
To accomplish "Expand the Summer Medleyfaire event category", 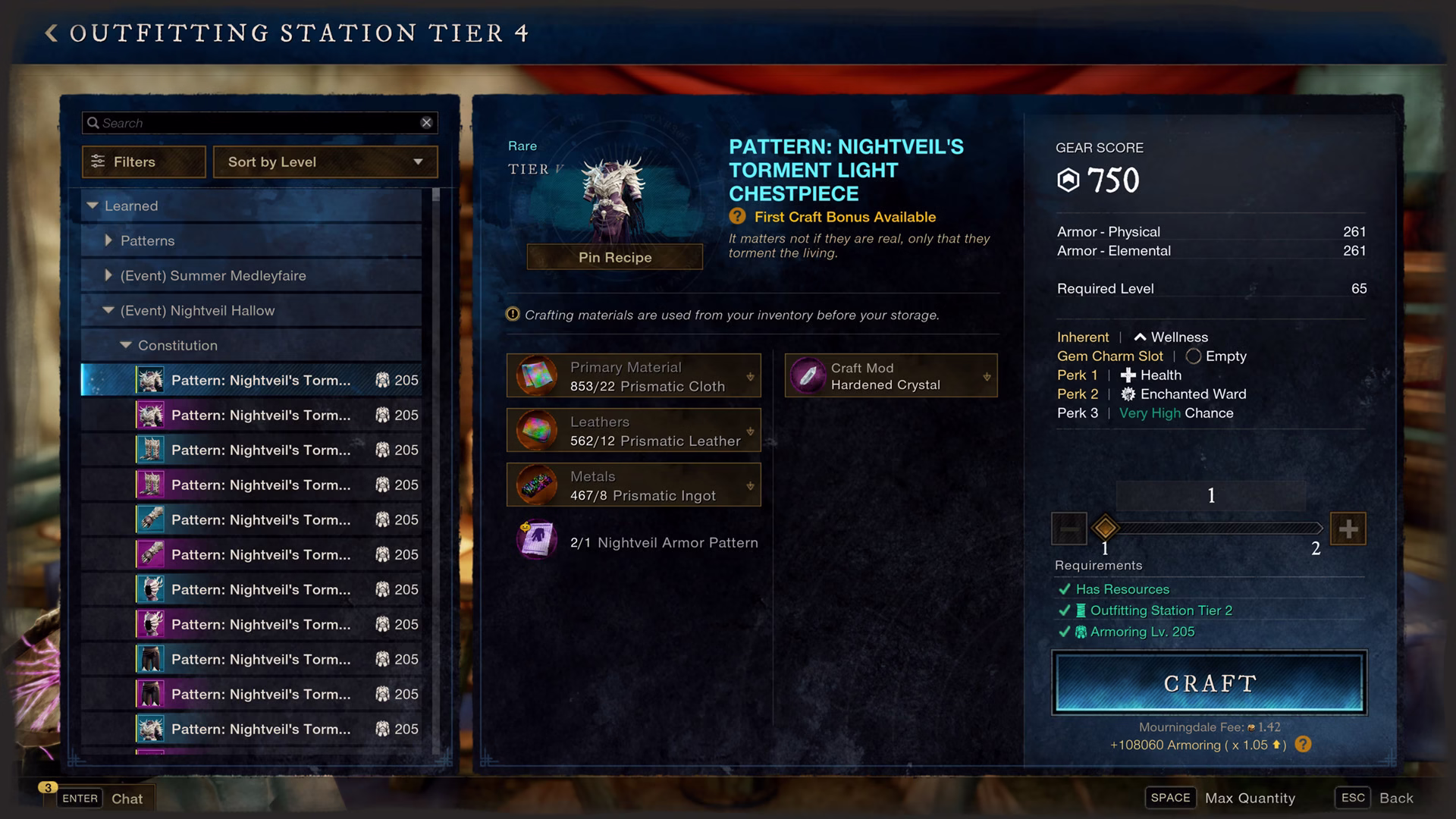I will click(108, 275).
